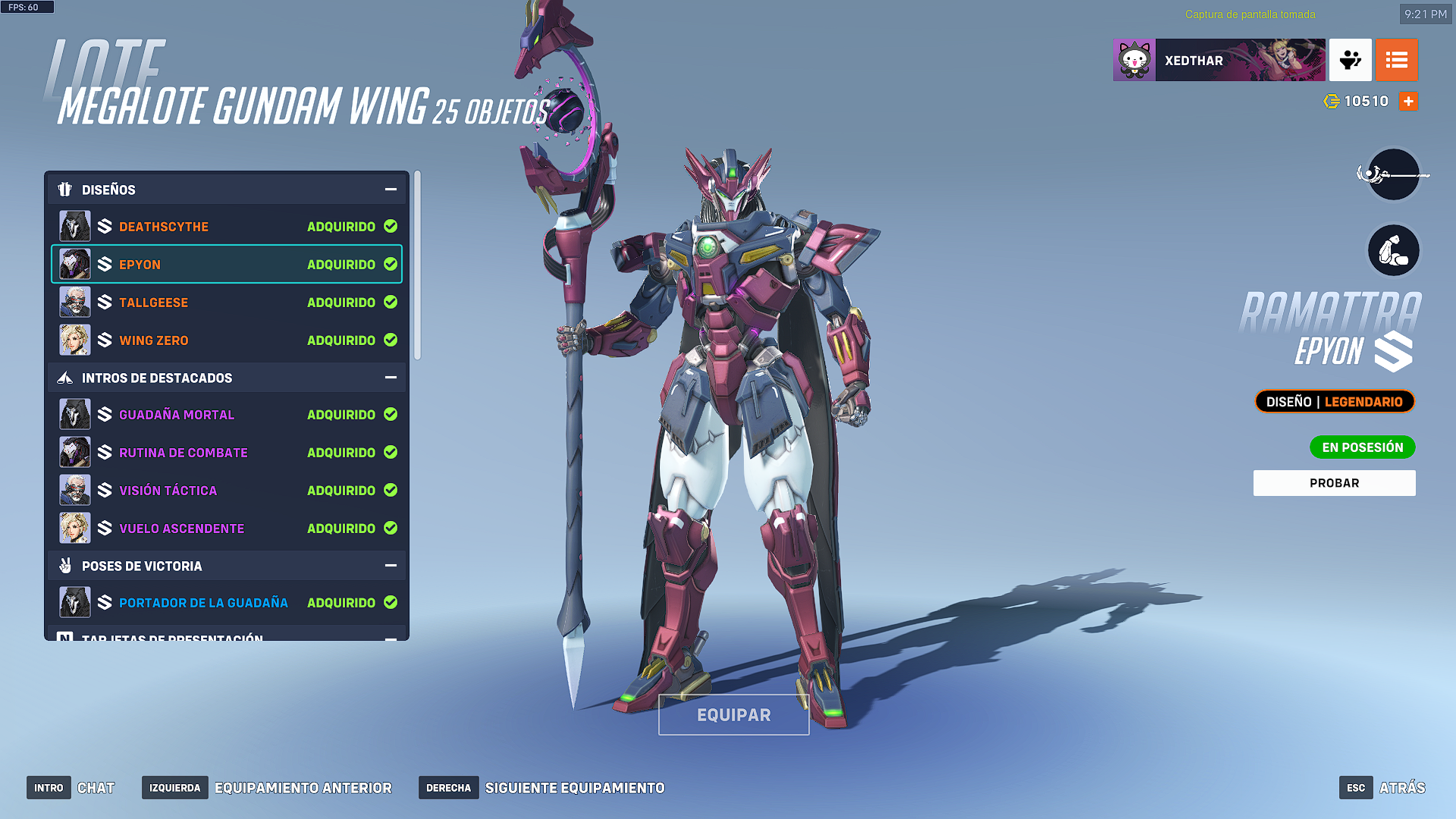Click the Equipar button
Screen dimensions: 1456x819
pos(733,715)
